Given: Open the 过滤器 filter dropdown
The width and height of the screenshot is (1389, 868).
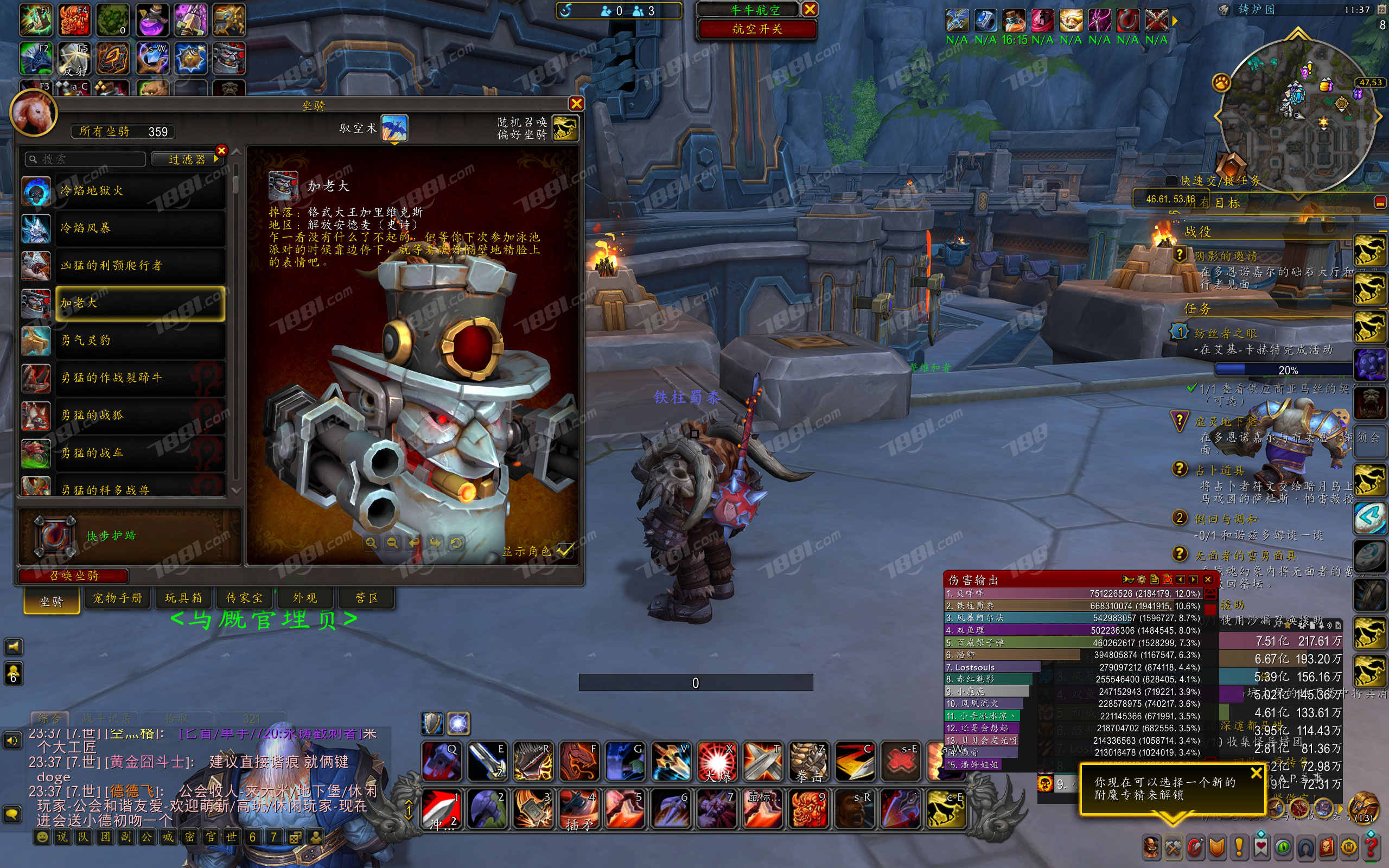Looking at the screenshot, I should [188, 159].
